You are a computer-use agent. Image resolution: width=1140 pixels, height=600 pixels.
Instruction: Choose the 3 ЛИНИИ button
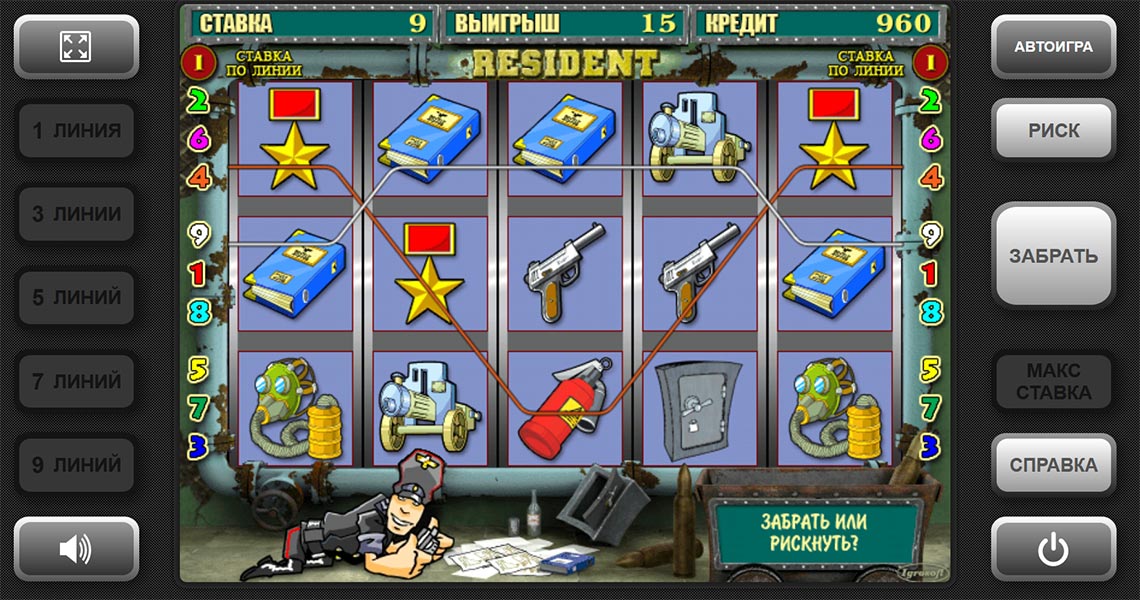click(x=76, y=214)
